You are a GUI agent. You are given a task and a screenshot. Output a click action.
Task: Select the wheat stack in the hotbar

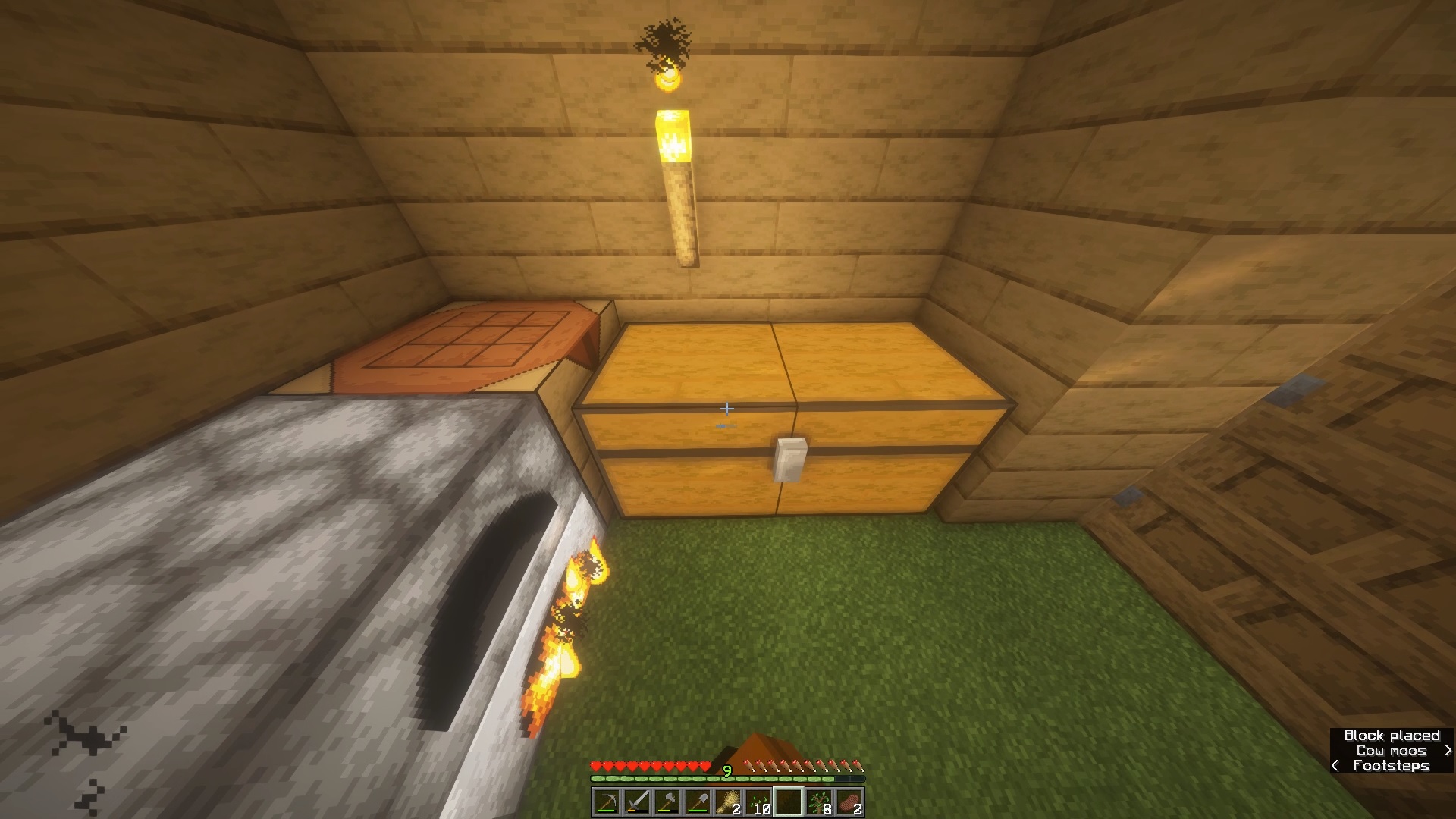[728, 802]
